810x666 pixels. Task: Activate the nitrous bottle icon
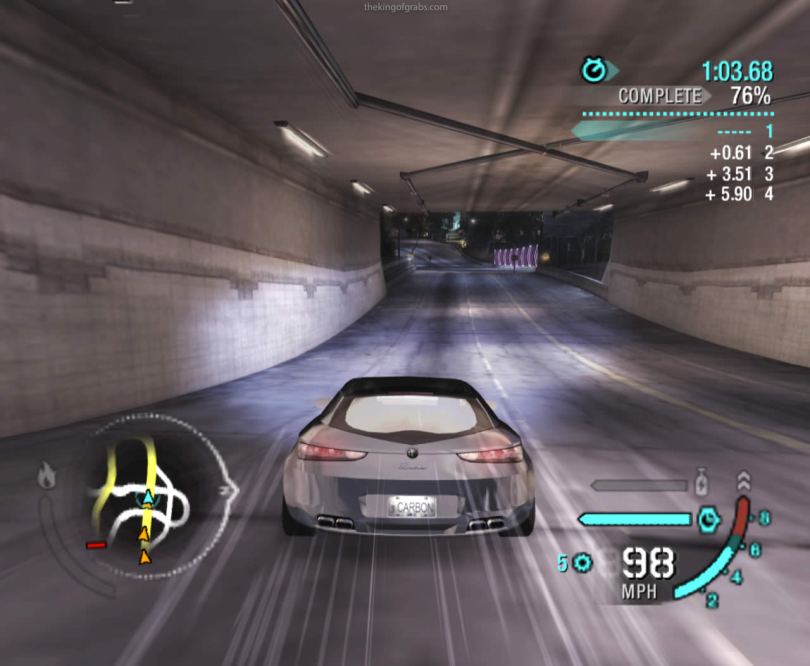[702, 483]
